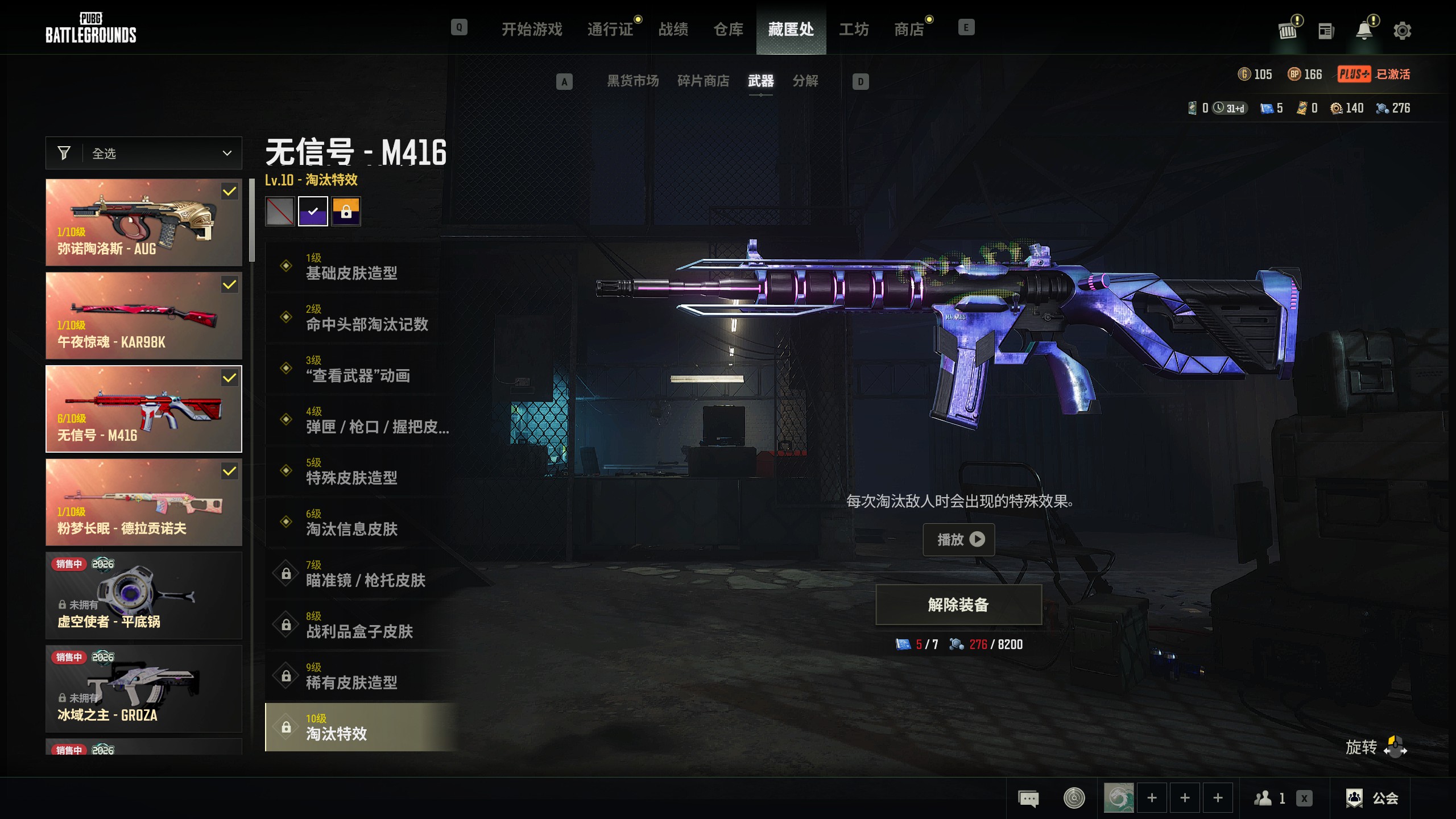The image size is (1456, 819).
Task: Pick the 虚空使者 - 平底锅 skin
Action: click(x=144, y=595)
